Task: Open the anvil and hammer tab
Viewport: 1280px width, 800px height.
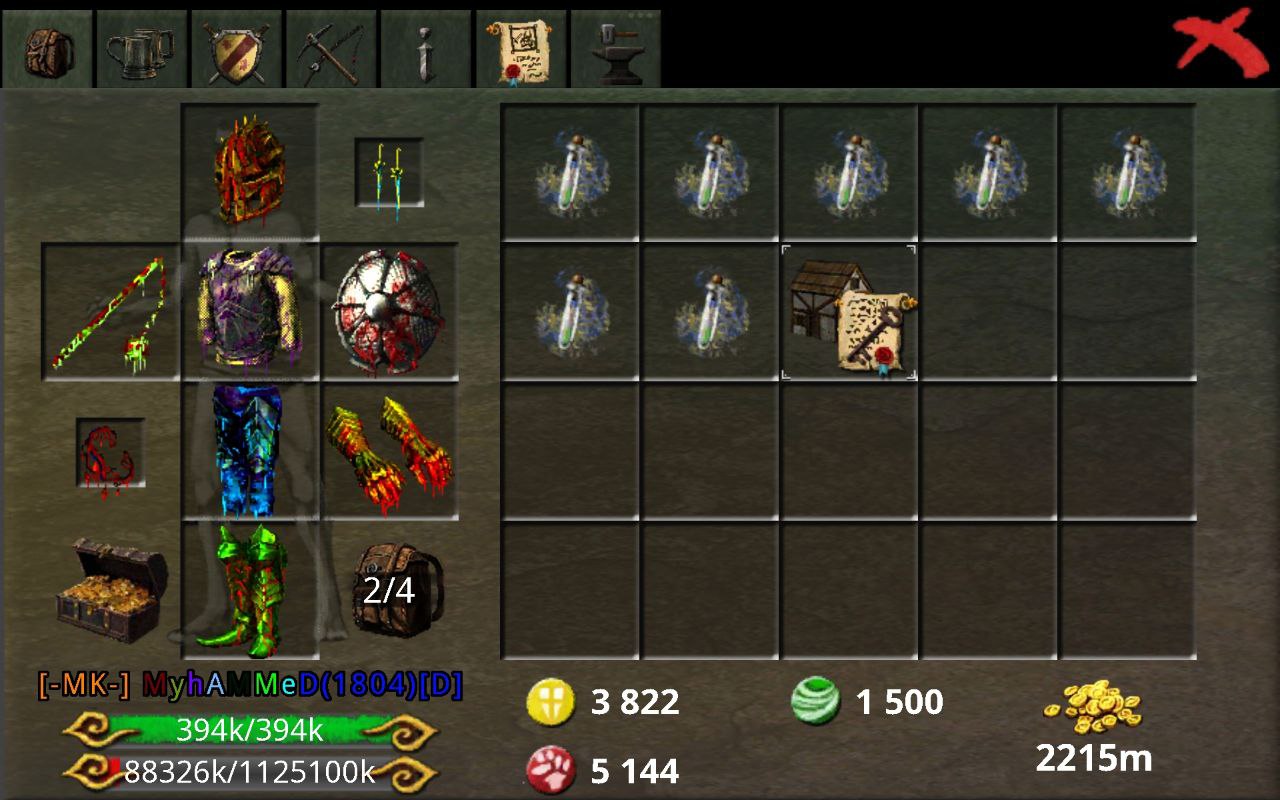Action: 615,49
